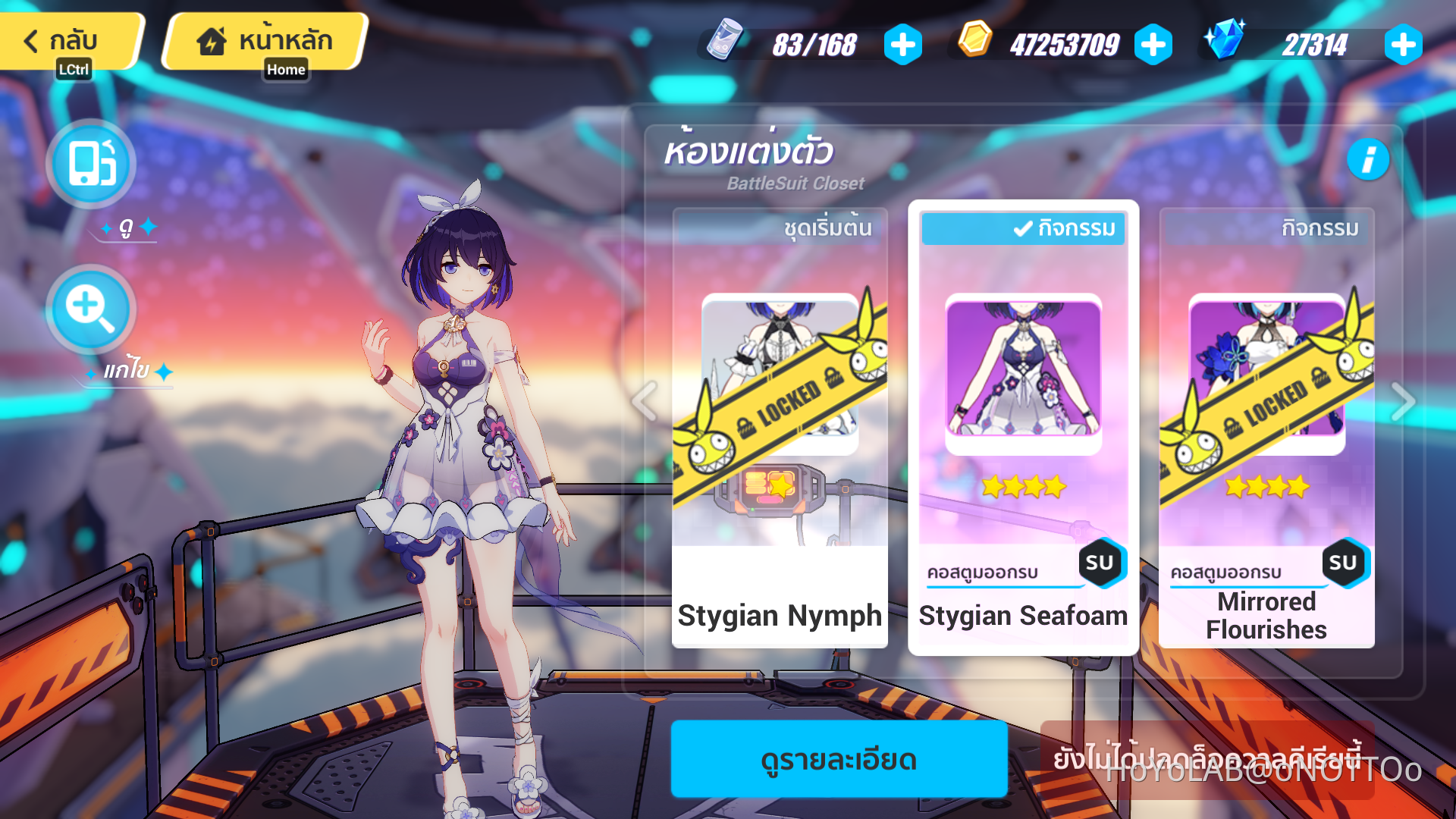Click the plus icon next to crystals
1456x819 pixels.
pyautogui.click(x=1402, y=45)
